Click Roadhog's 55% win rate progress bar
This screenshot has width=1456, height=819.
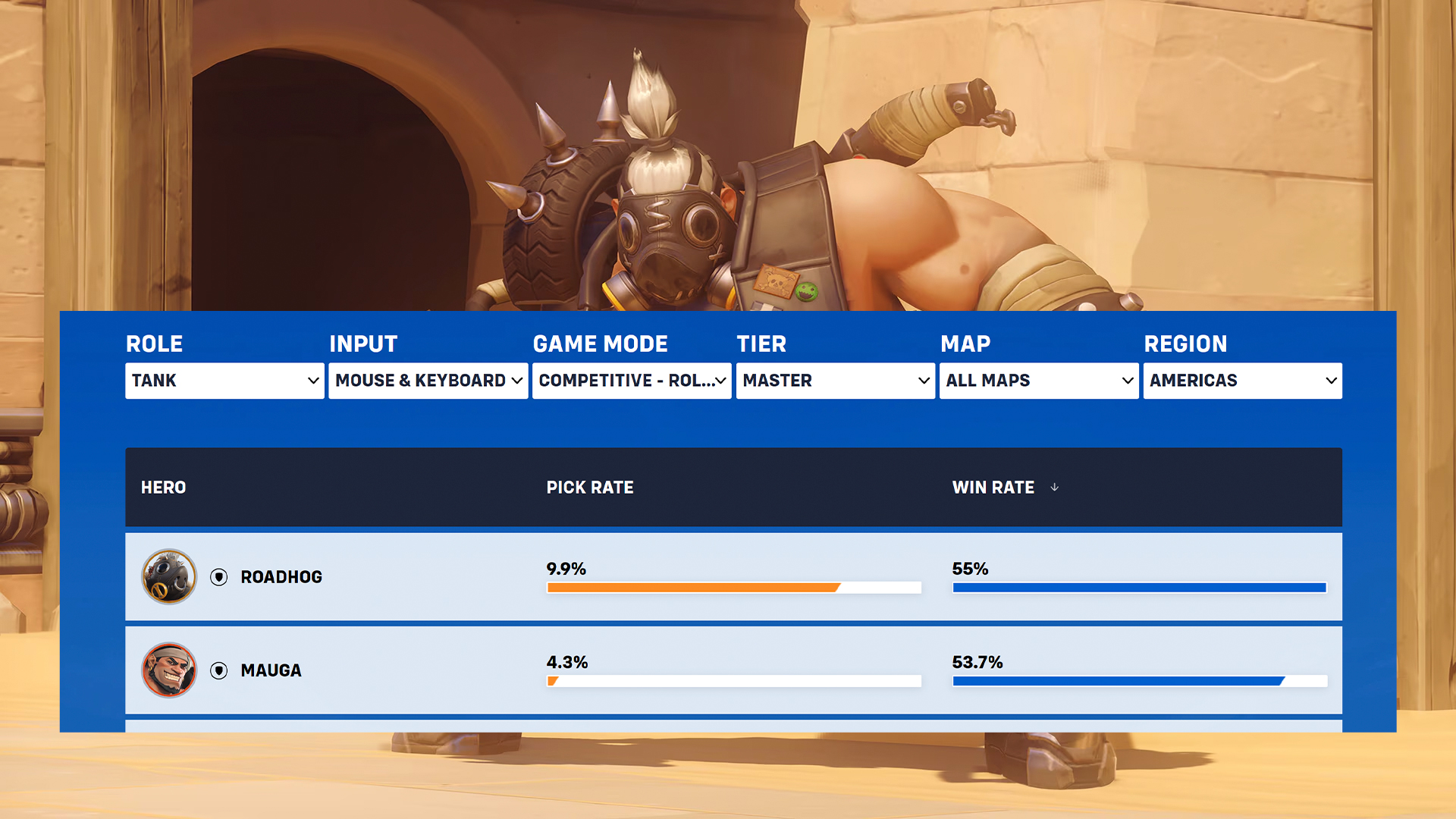(x=1137, y=587)
